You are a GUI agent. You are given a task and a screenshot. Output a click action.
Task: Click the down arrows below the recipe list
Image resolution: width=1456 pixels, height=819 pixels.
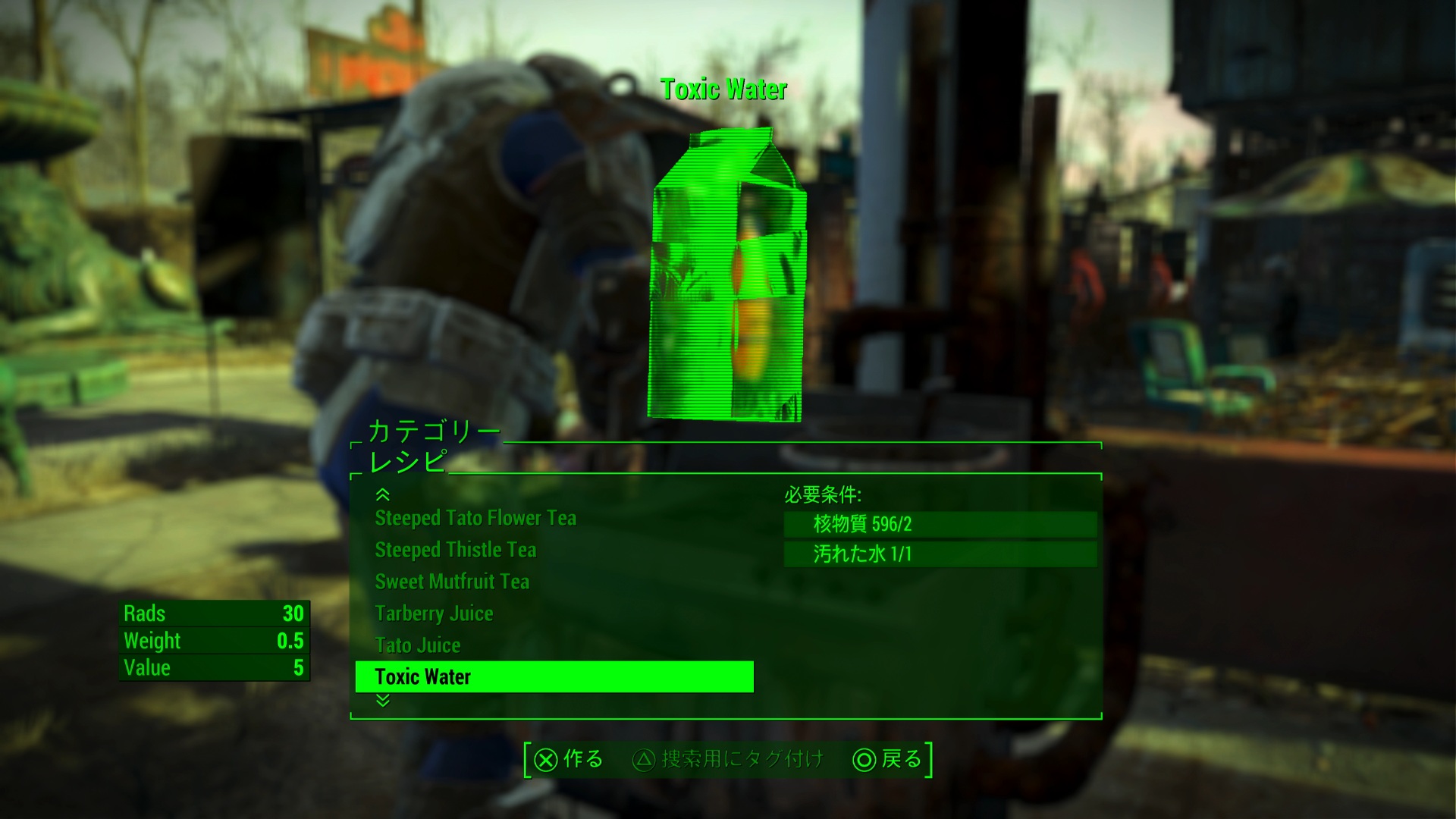click(383, 701)
